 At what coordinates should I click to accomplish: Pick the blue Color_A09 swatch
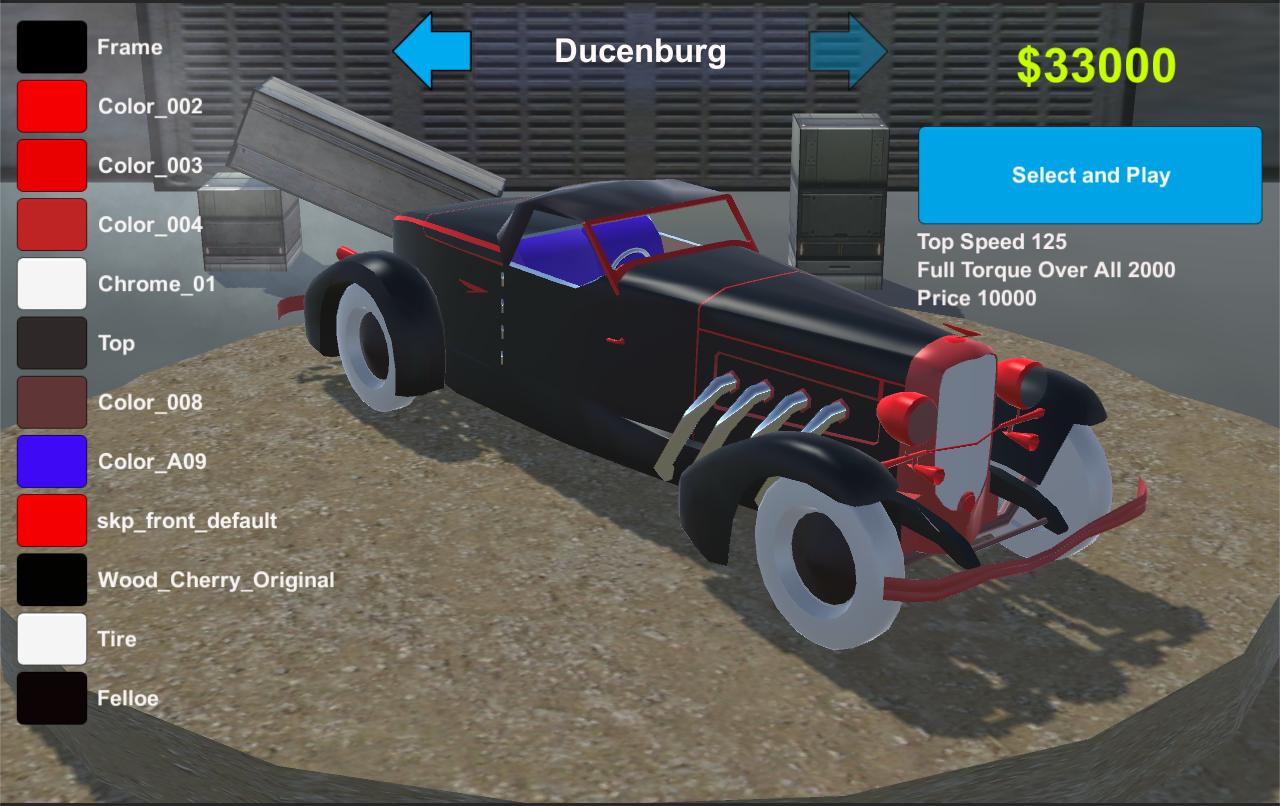point(51,460)
